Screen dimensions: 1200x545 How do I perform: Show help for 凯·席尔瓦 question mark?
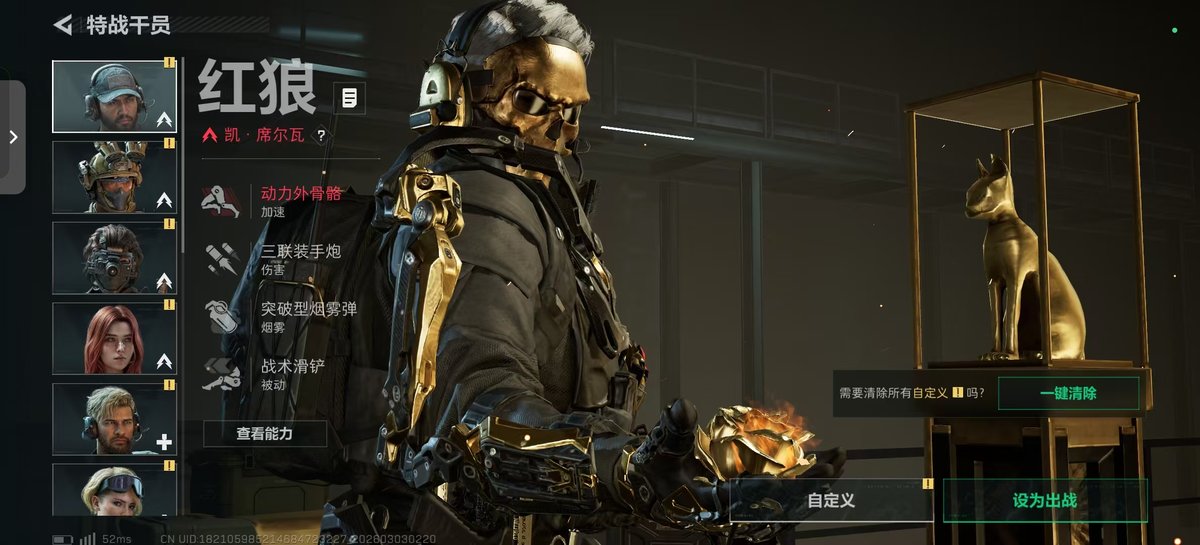pyautogui.click(x=321, y=135)
